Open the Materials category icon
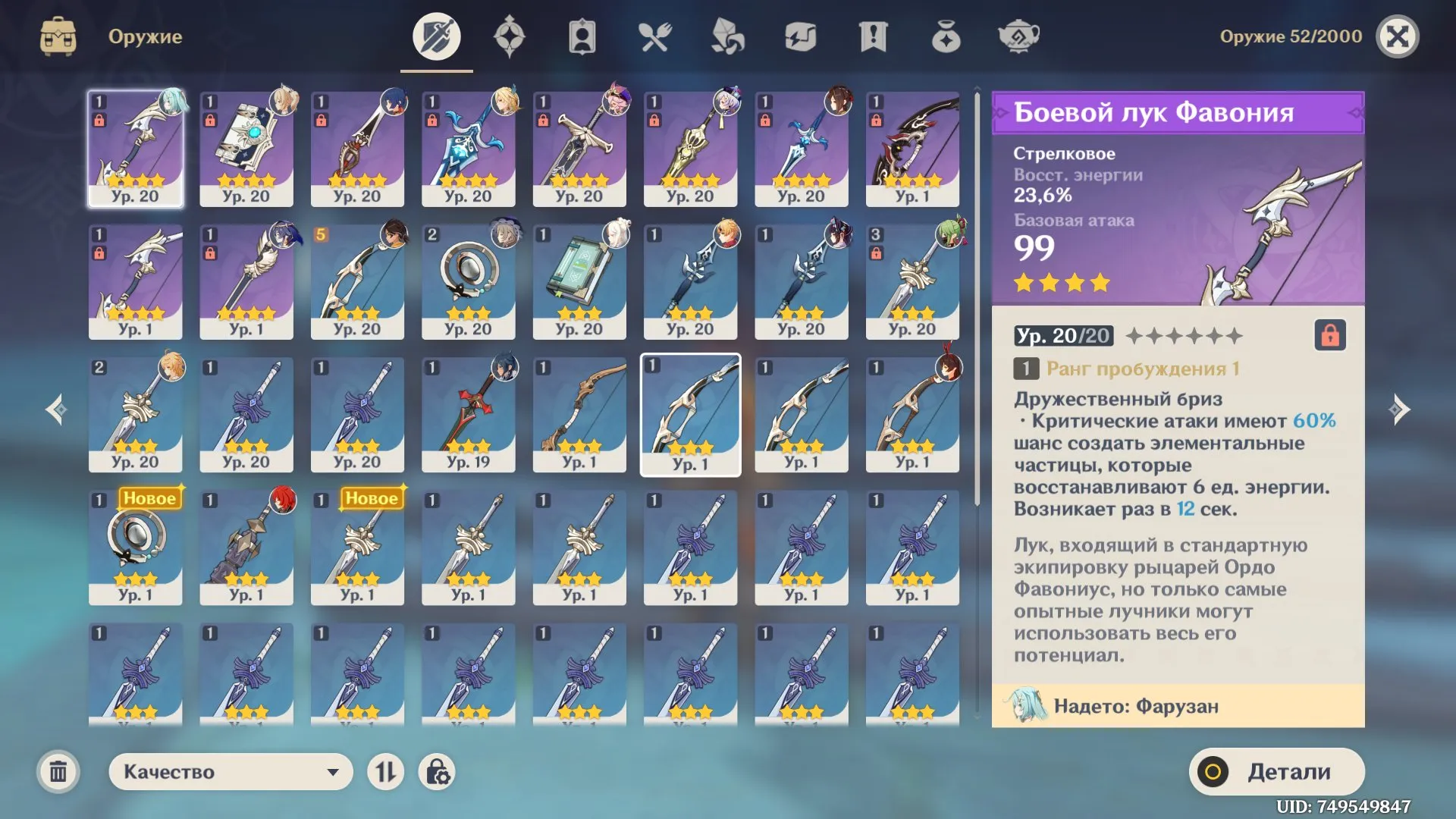The height and width of the screenshot is (819, 1456). pos(728,36)
